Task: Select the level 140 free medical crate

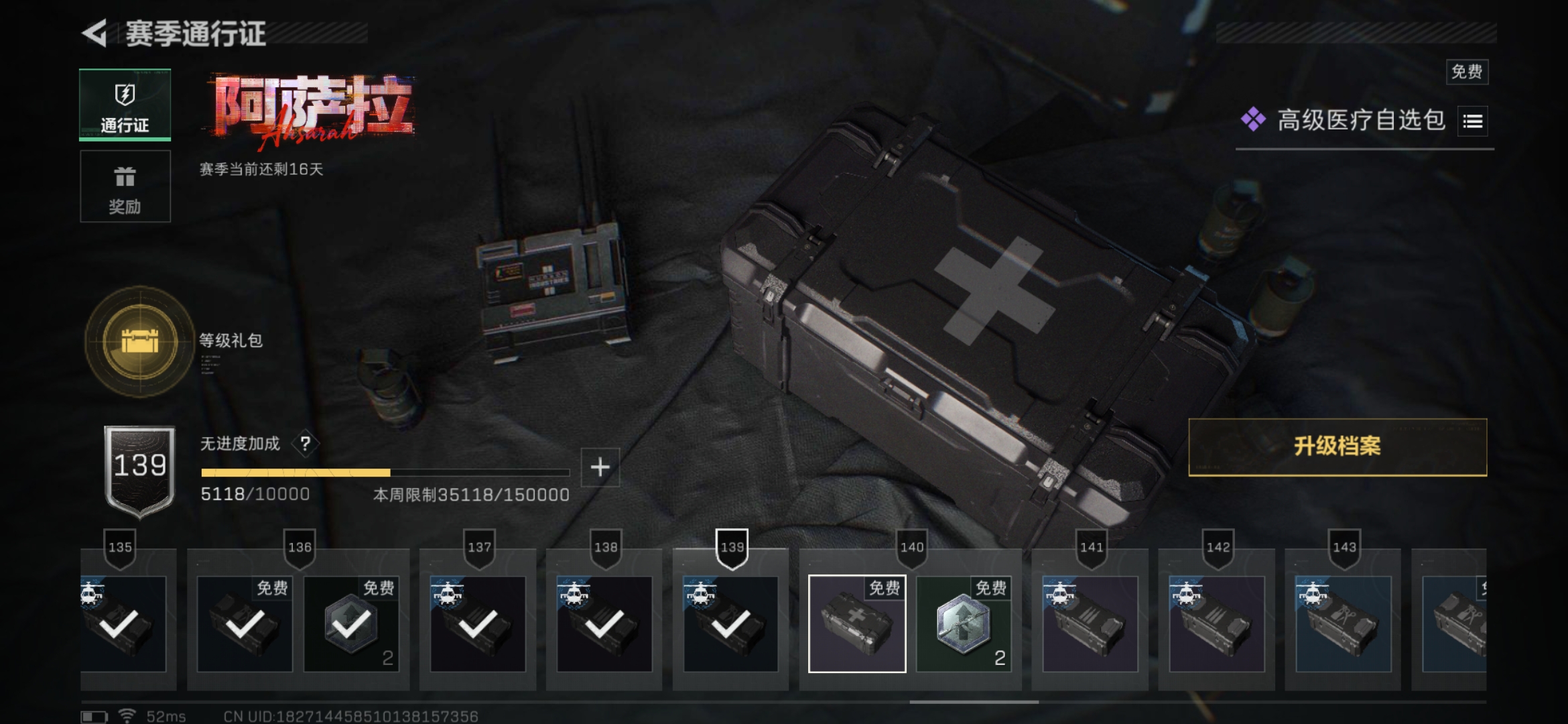Action: (x=857, y=624)
